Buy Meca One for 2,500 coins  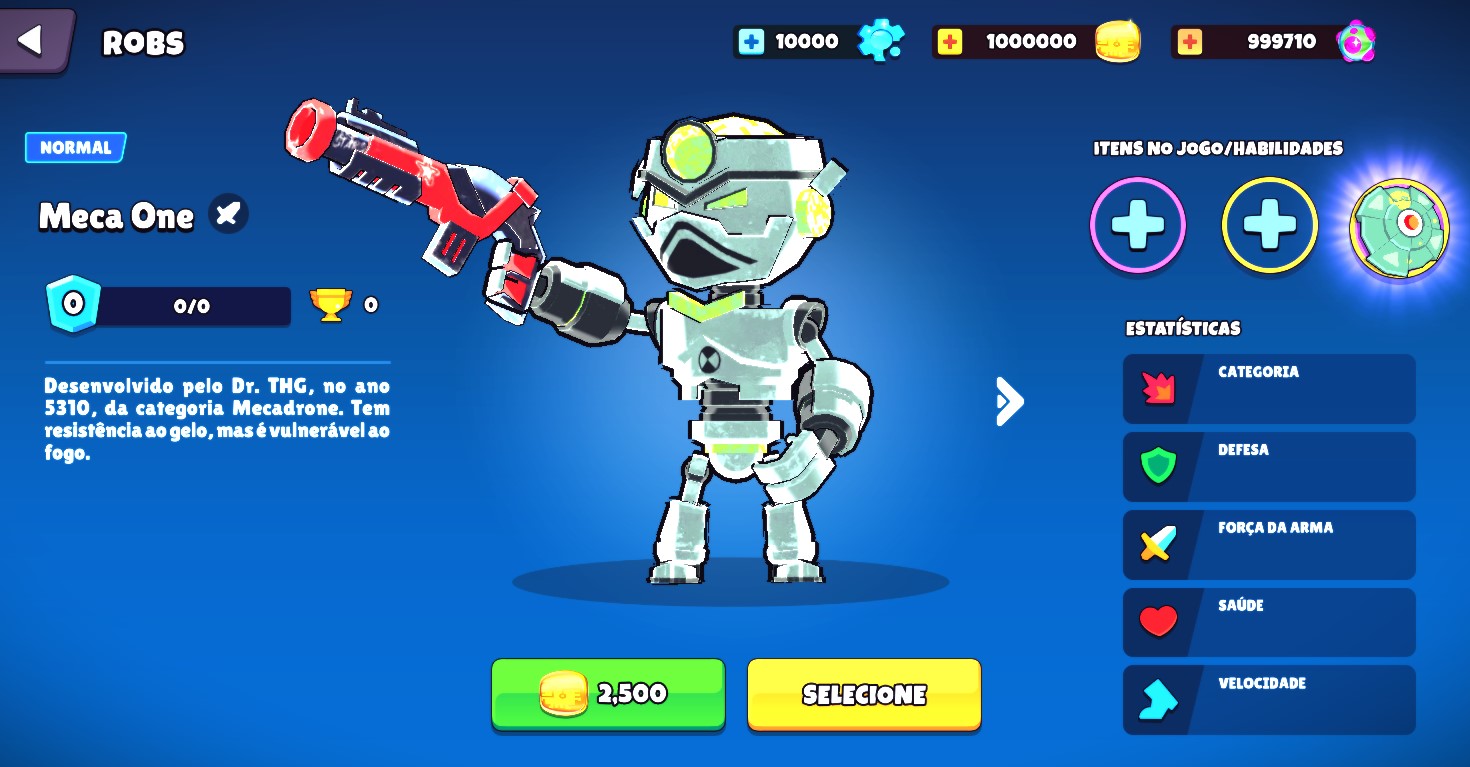(x=607, y=694)
